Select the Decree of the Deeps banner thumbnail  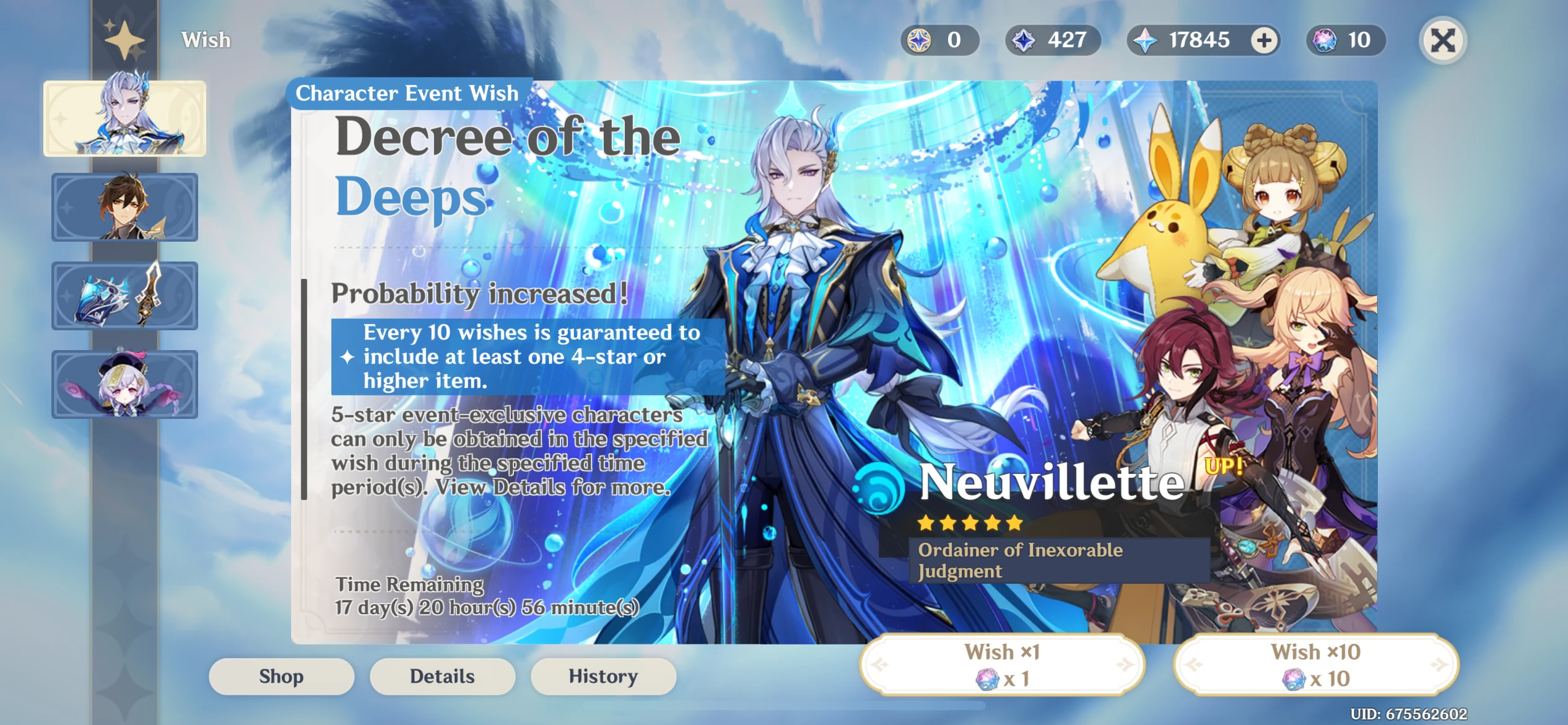(124, 118)
